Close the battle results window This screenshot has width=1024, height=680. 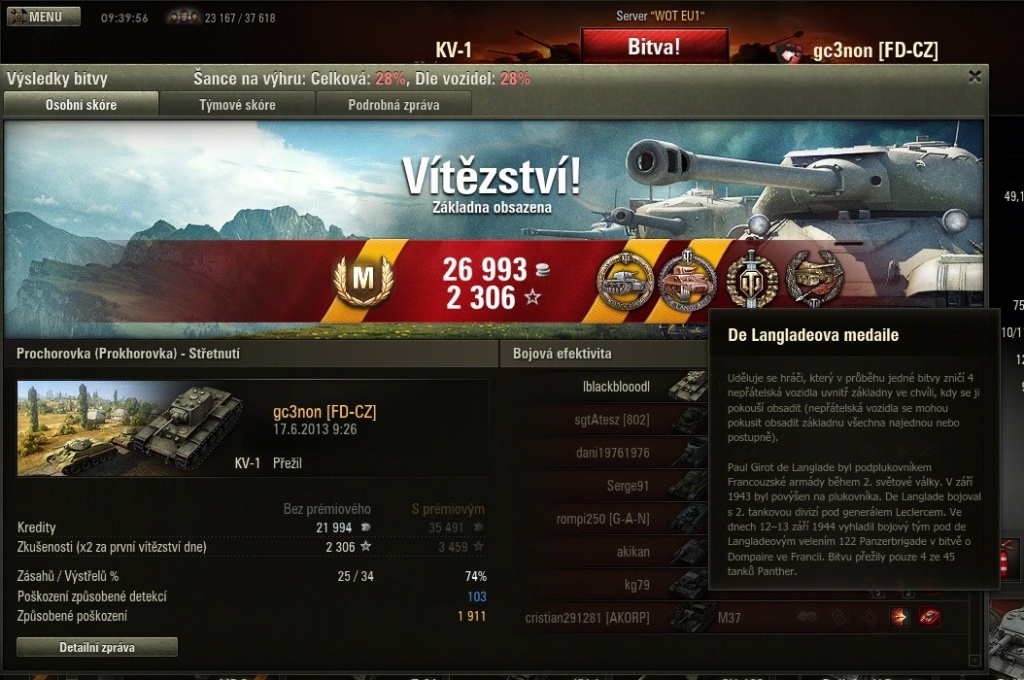coord(975,76)
